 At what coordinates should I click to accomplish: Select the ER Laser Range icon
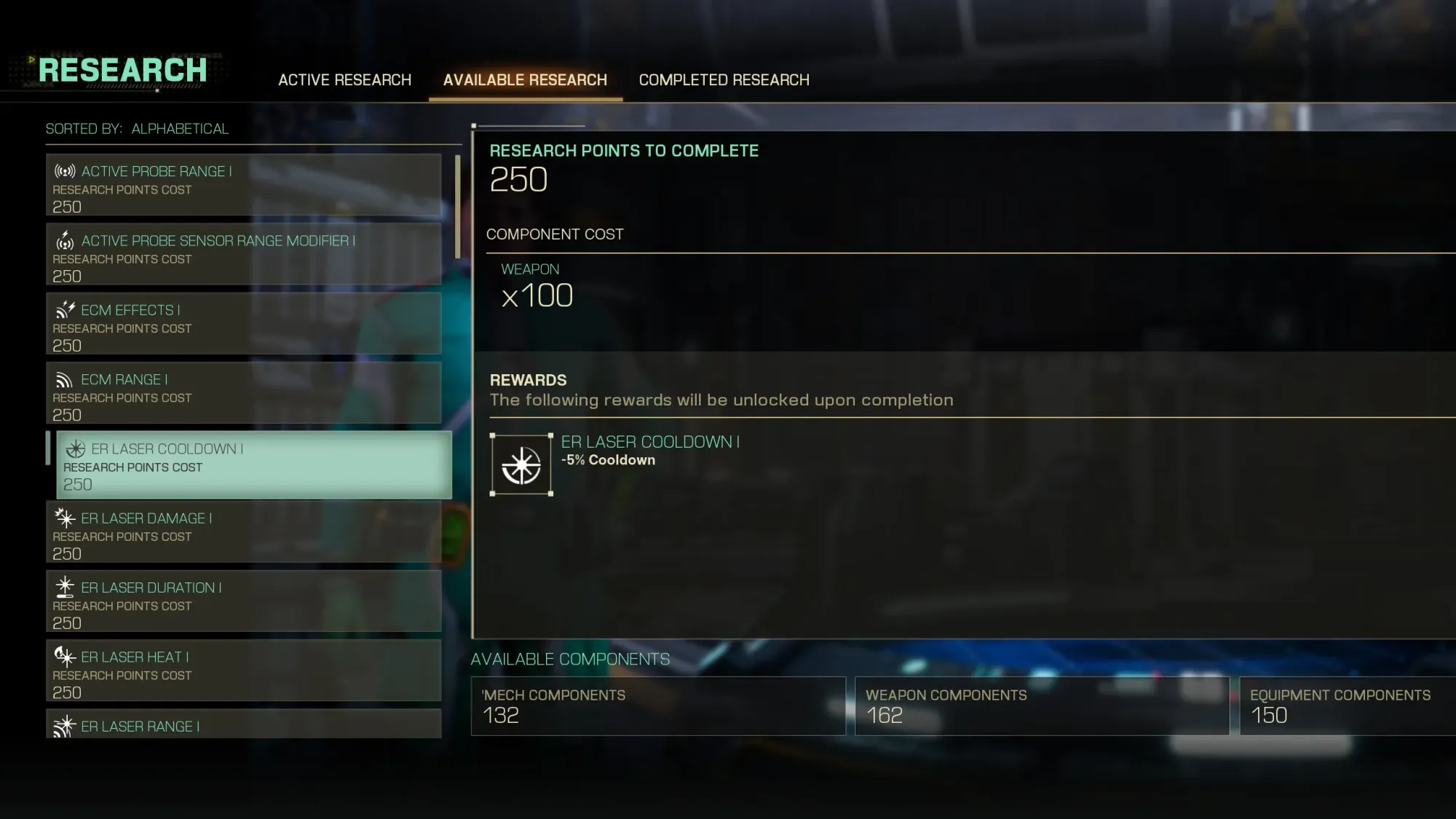64,726
